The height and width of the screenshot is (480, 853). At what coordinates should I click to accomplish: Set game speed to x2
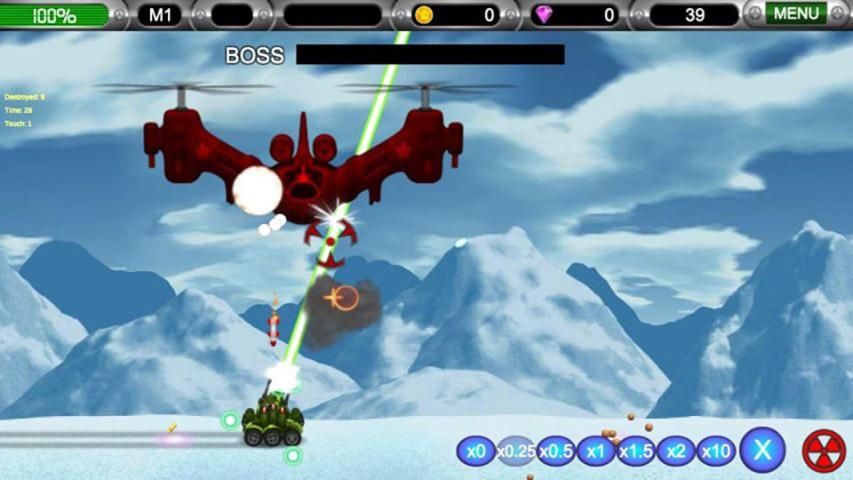pyautogui.click(x=676, y=451)
